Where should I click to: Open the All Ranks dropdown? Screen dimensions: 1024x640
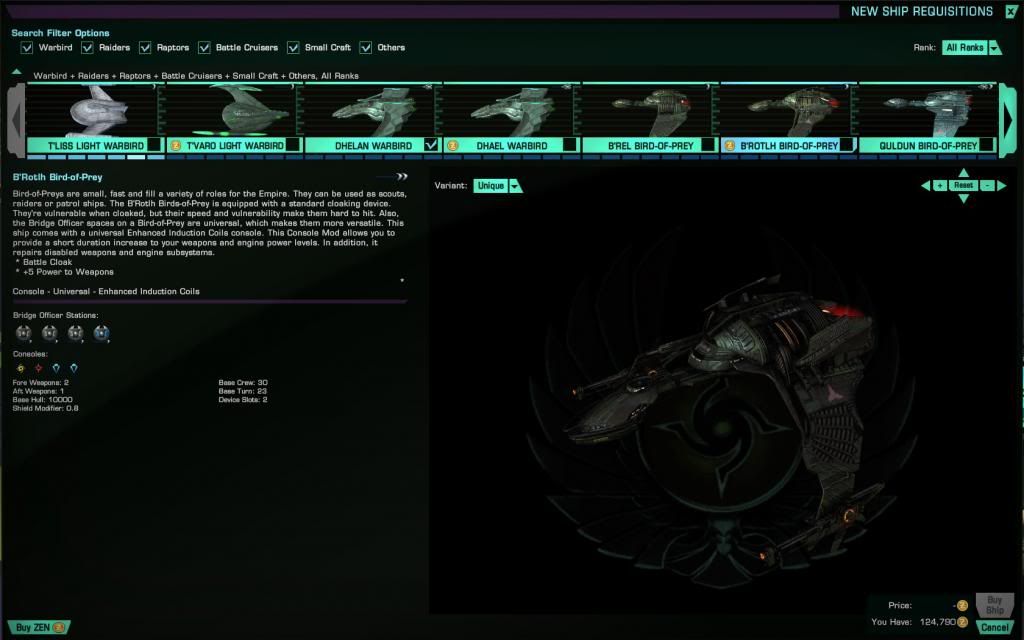[972, 48]
